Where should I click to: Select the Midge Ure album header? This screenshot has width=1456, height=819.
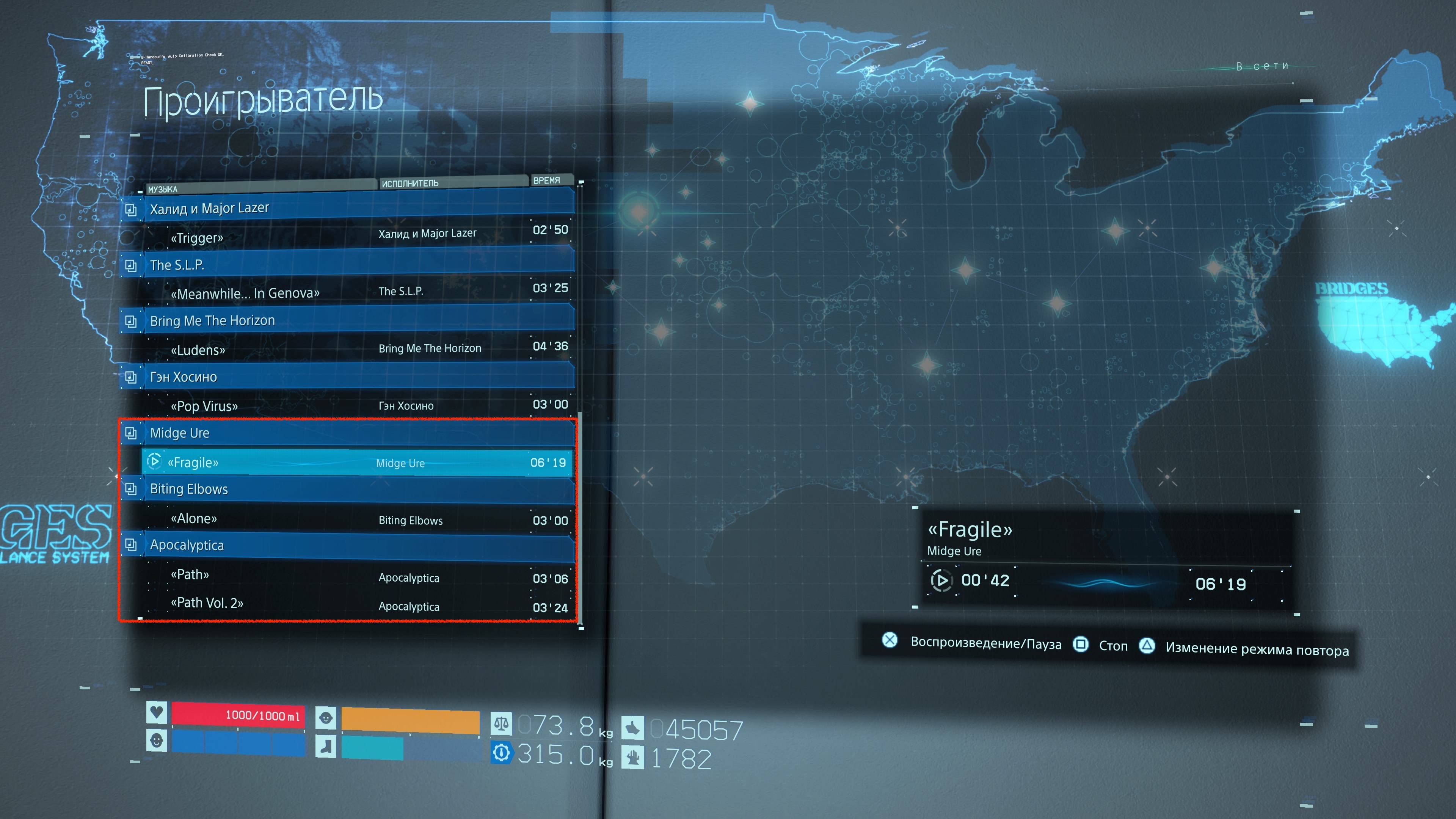(348, 433)
